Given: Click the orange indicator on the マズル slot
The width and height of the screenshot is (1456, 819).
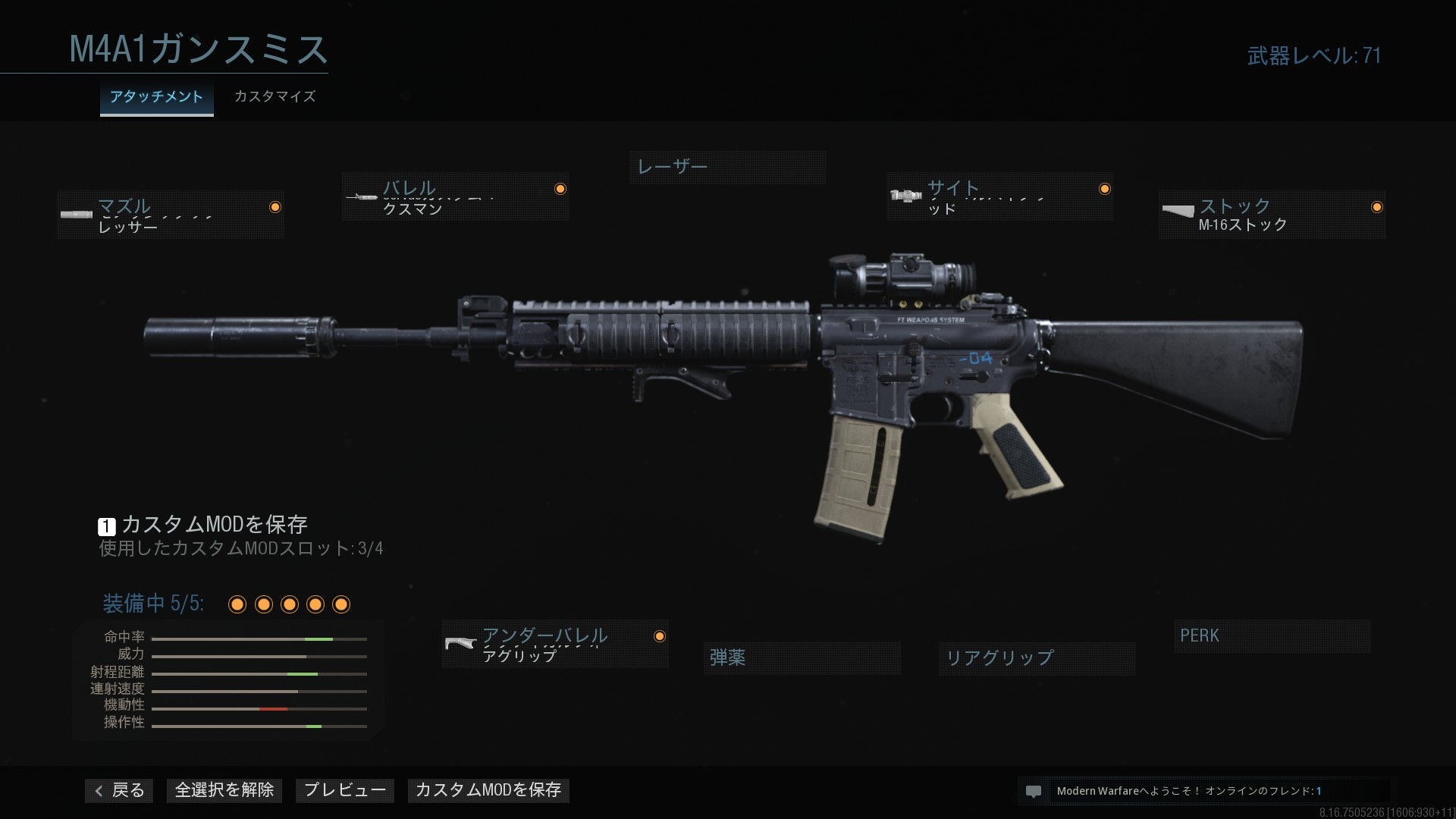Looking at the screenshot, I should pyautogui.click(x=277, y=206).
